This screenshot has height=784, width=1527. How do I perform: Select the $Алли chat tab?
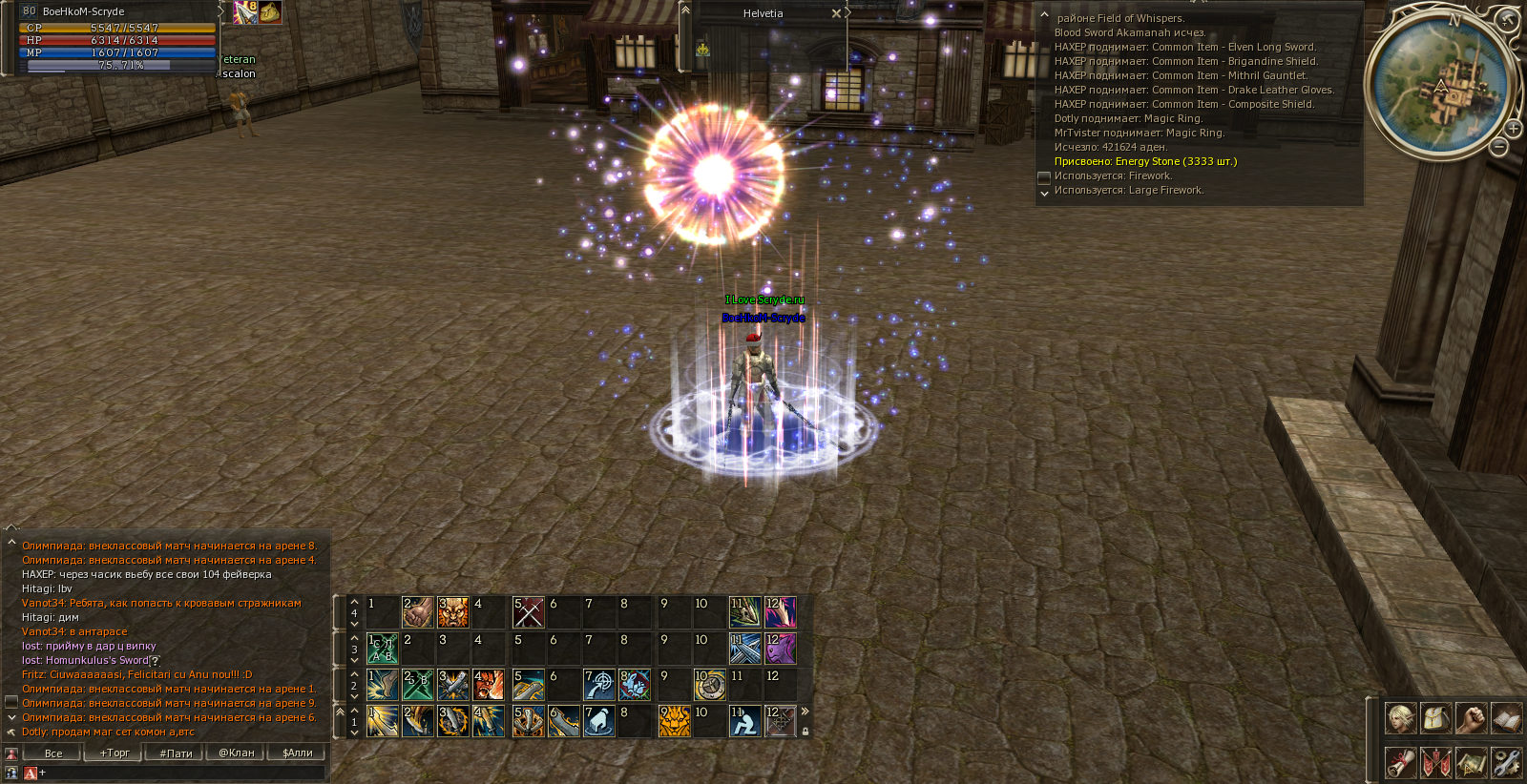coord(298,753)
